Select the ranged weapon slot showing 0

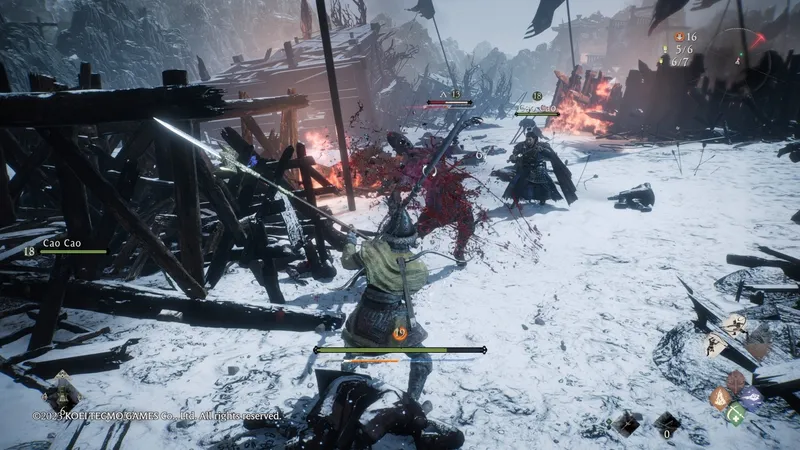(667, 424)
